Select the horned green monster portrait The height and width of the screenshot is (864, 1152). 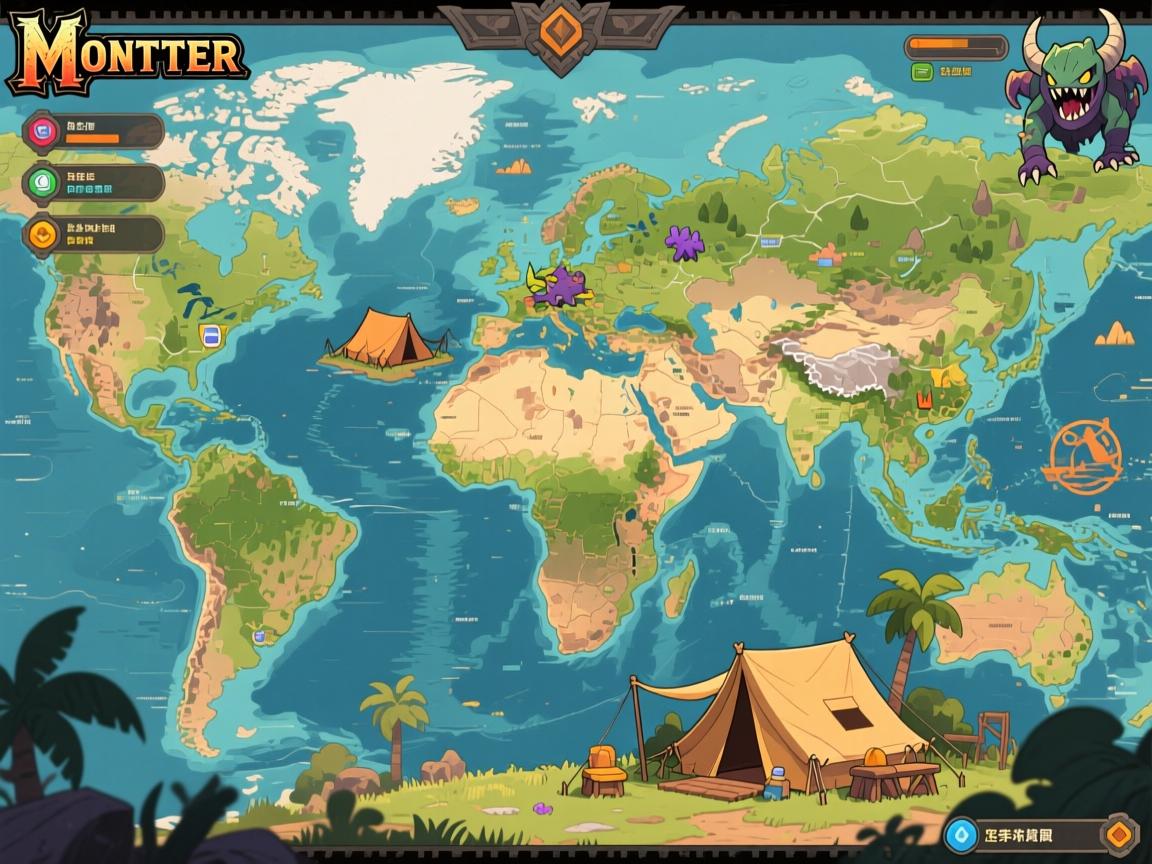click(x=1076, y=100)
